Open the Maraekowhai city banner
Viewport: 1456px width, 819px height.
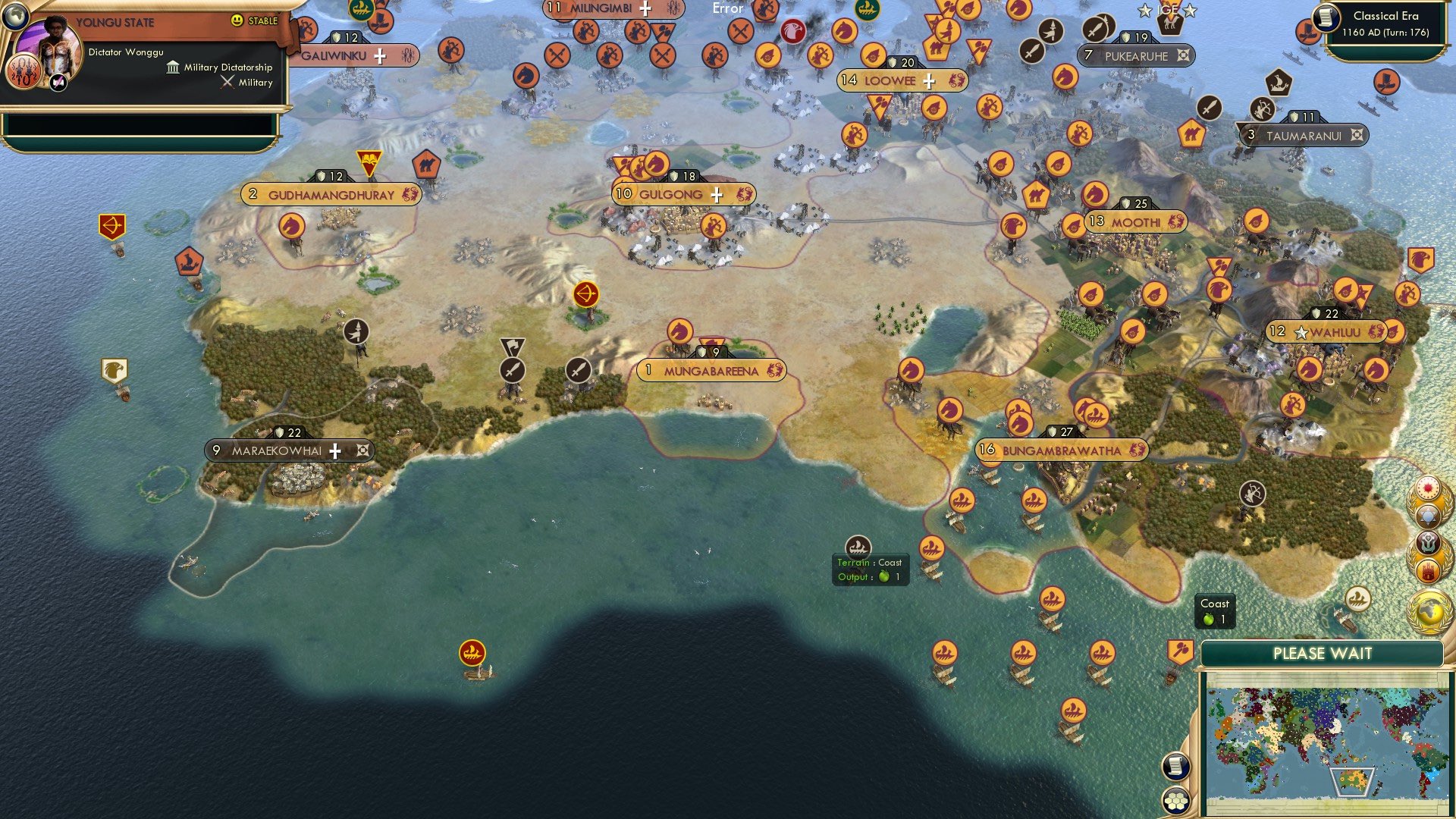(x=277, y=450)
